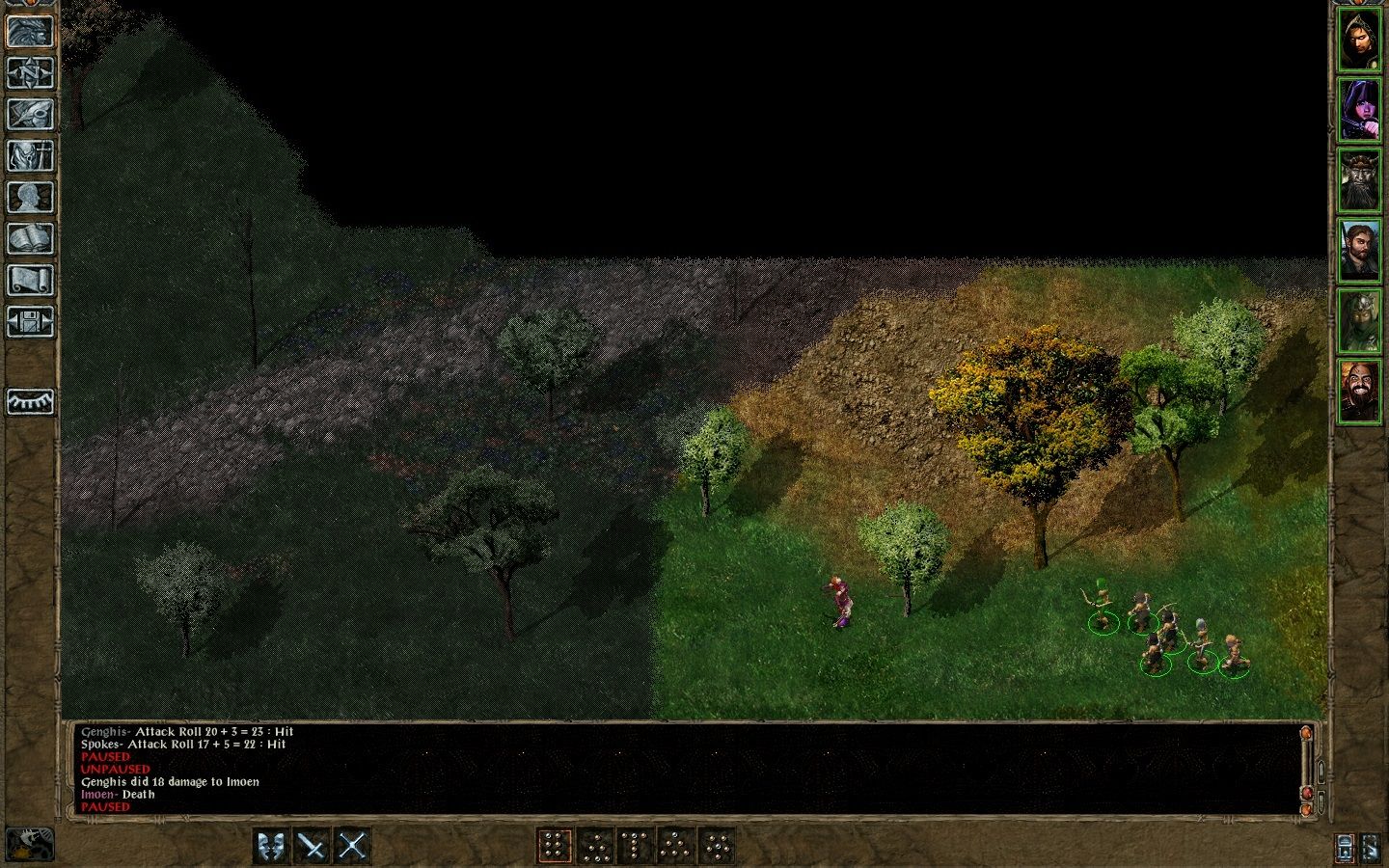This screenshot has width=1389, height=868.
Task: Select the crowned bearded dwarf portrait
Action: (1359, 180)
